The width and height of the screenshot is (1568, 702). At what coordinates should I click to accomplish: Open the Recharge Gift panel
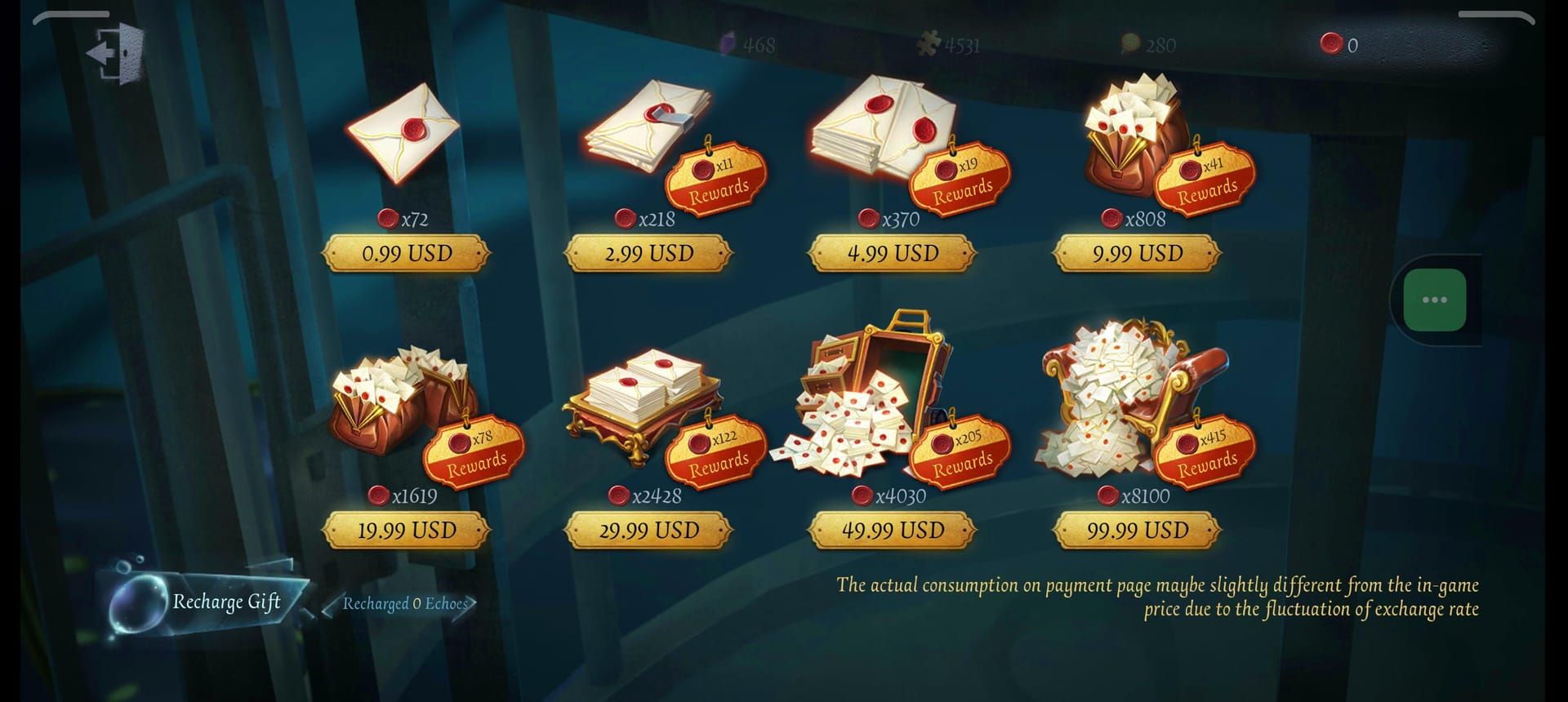tap(226, 604)
